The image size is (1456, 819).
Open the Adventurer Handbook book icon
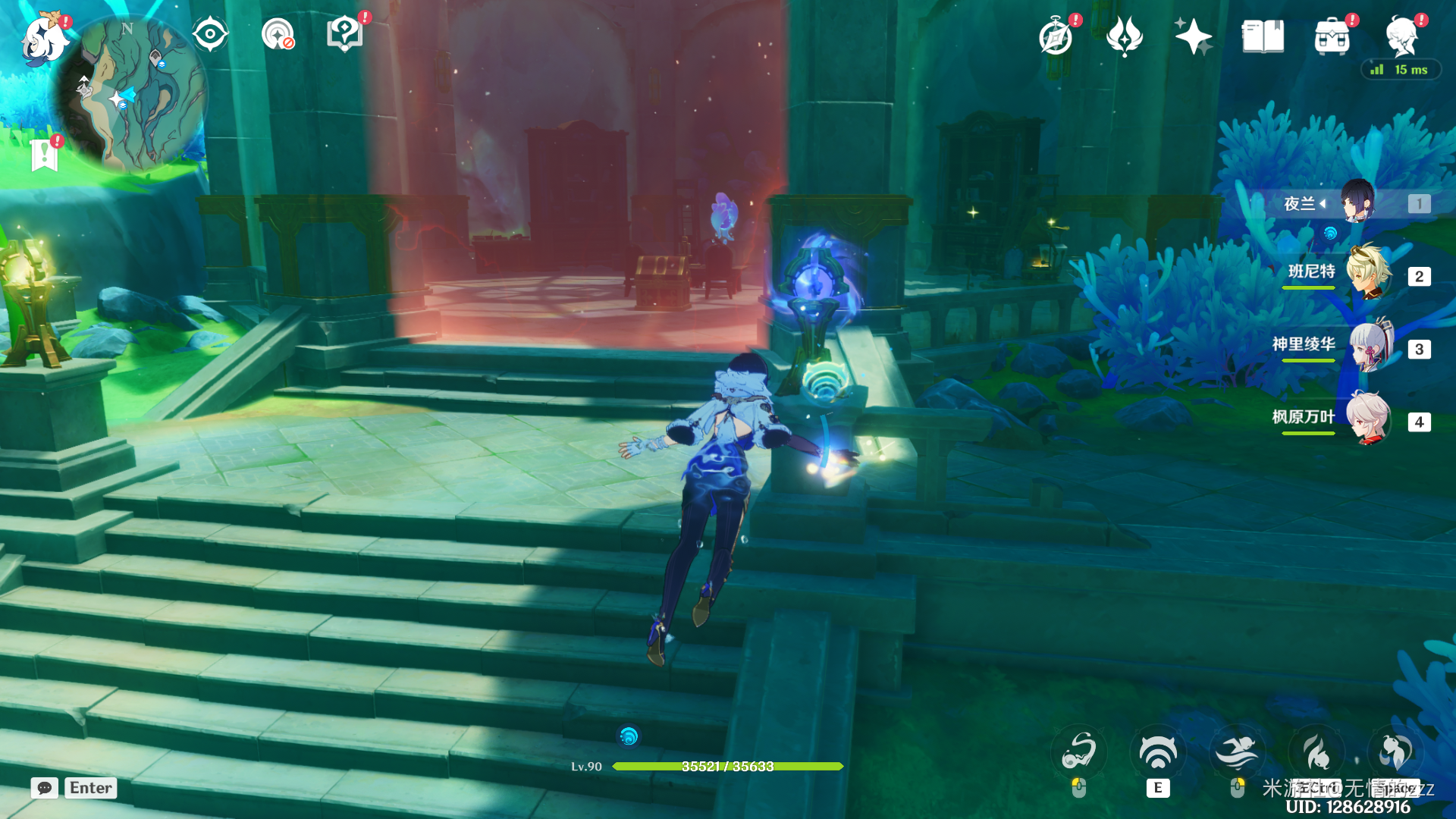pyautogui.click(x=1263, y=36)
